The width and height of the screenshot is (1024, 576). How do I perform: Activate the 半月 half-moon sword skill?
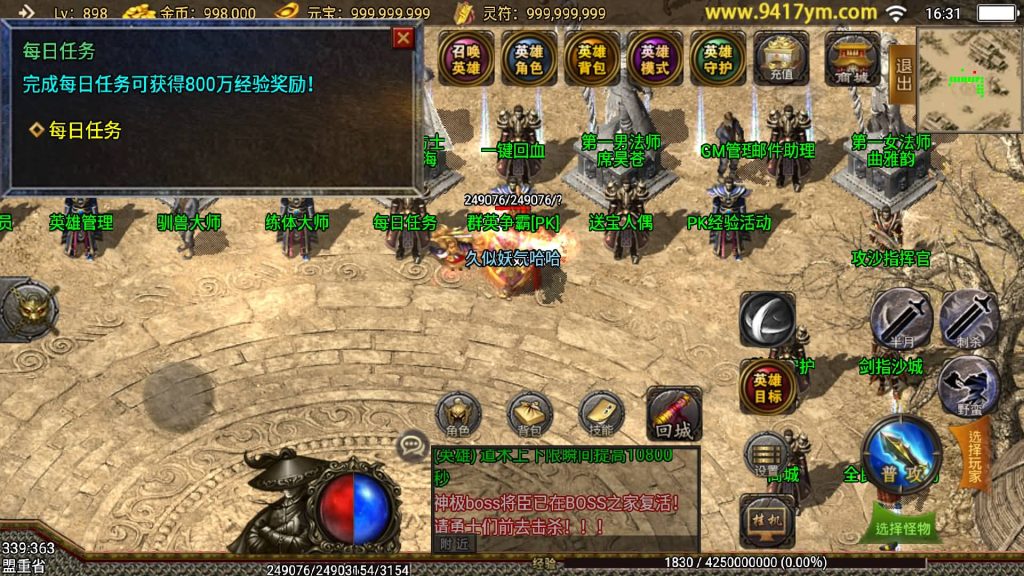pos(900,319)
